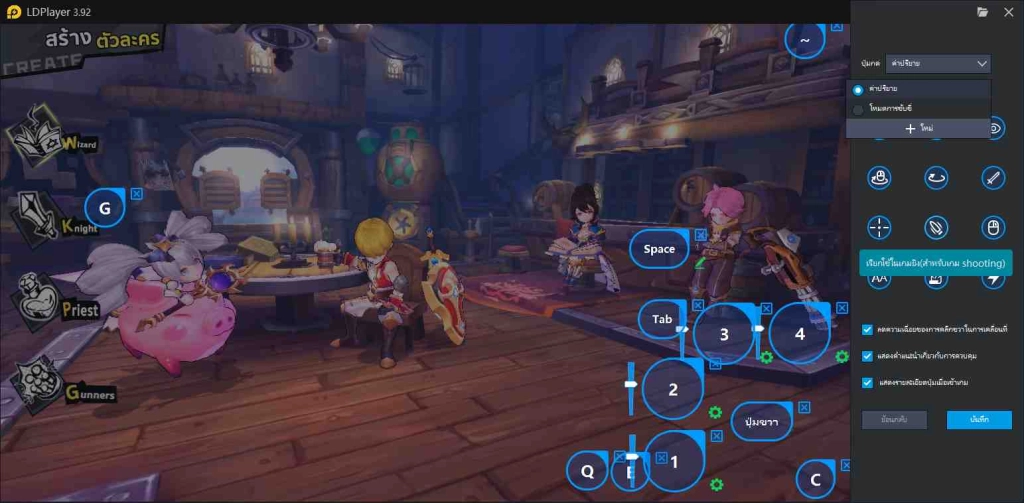Click the C key mapping bubble

point(816,481)
